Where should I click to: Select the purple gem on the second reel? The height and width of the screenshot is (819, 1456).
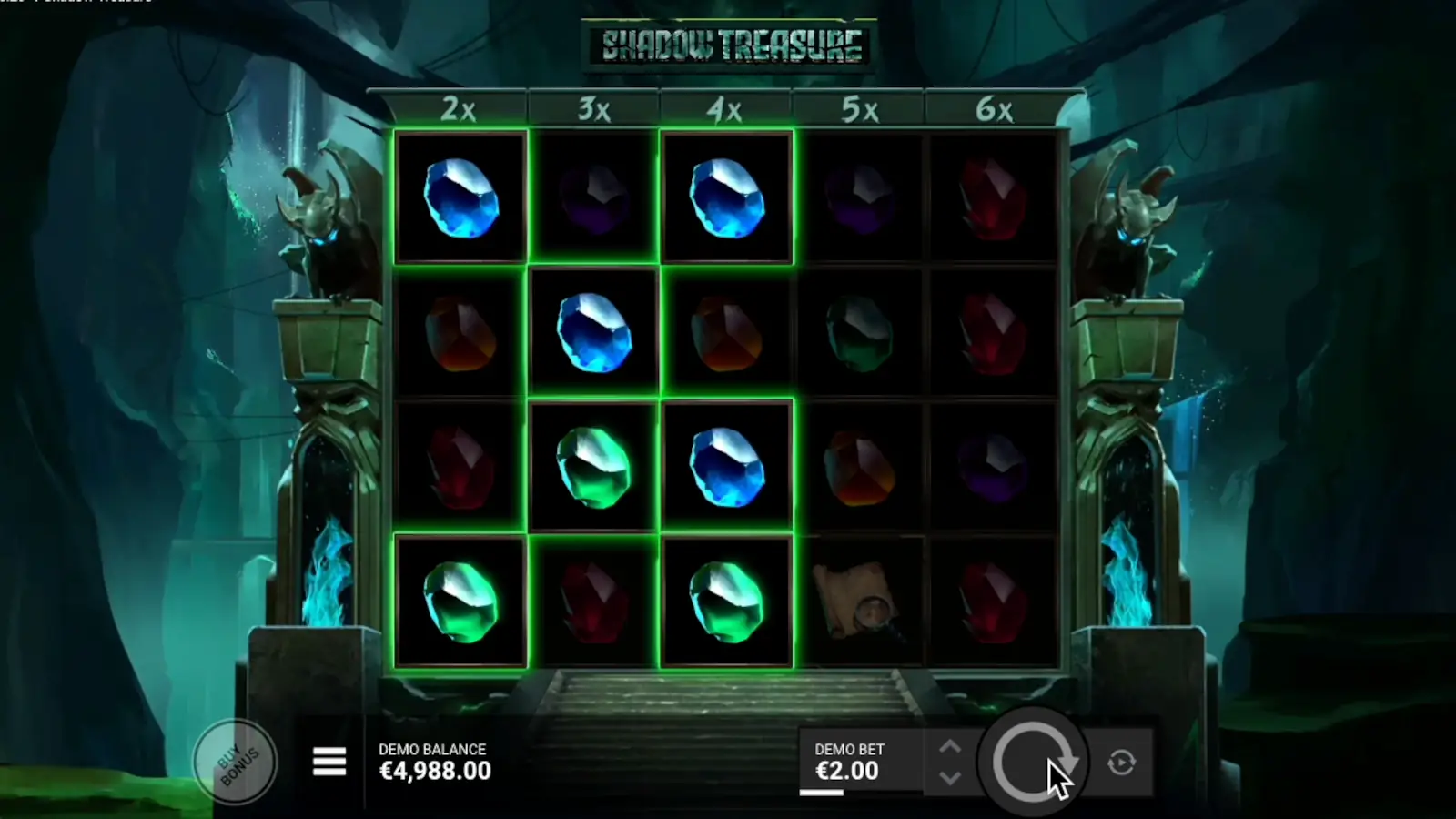click(592, 198)
